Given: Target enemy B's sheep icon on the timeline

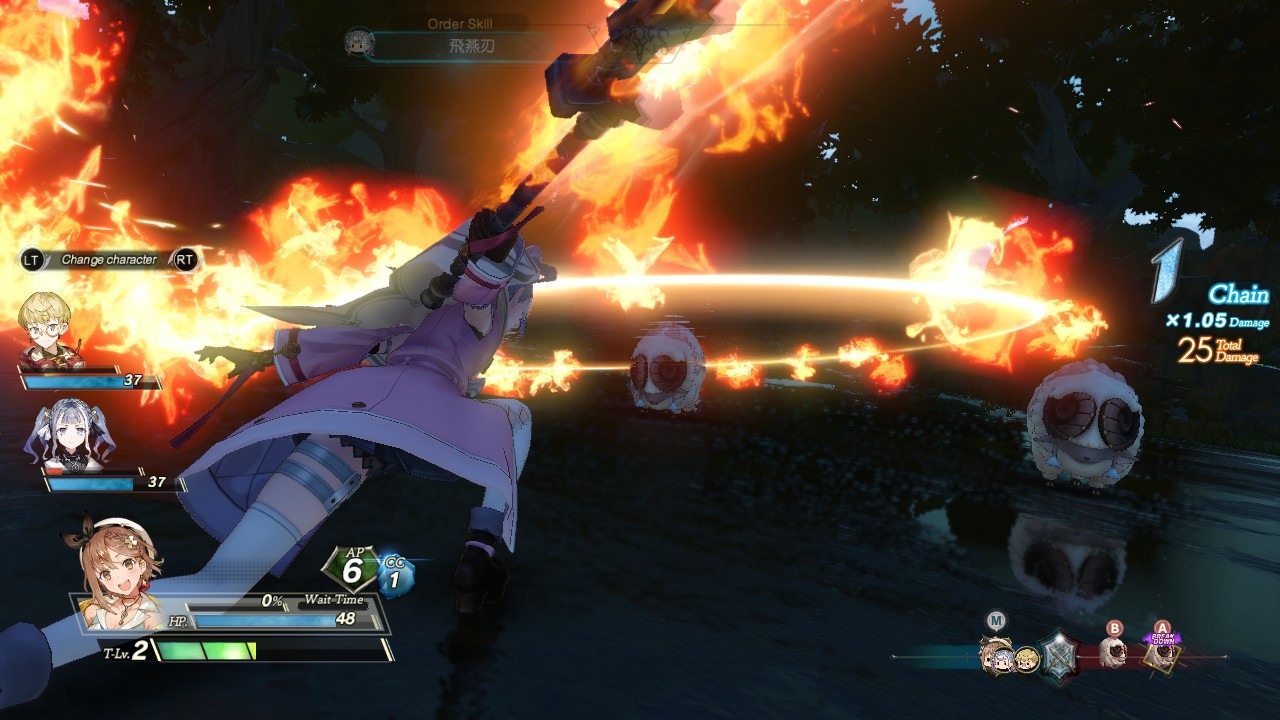Looking at the screenshot, I should pyautogui.click(x=1114, y=653).
